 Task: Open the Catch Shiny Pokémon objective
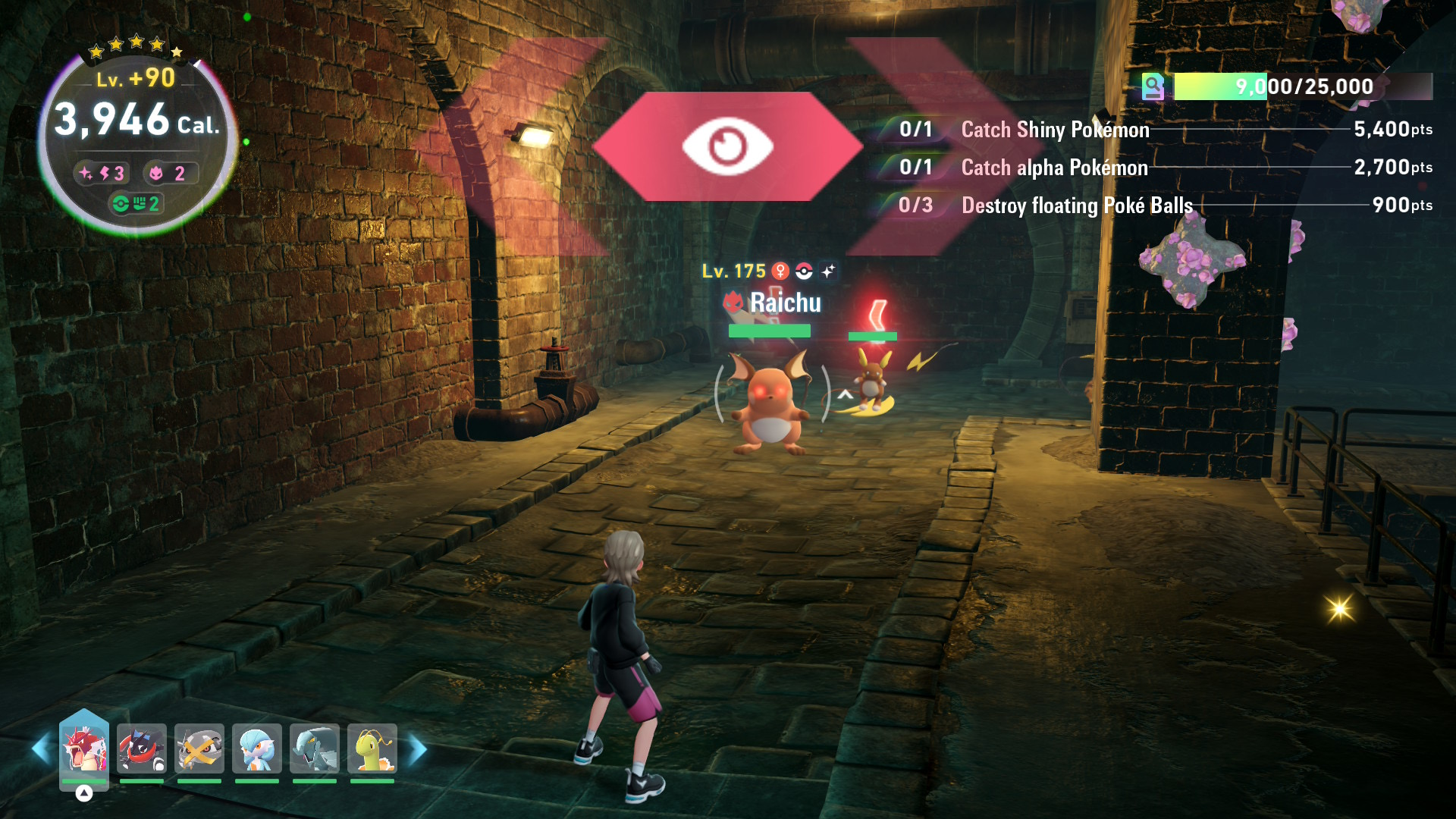pos(1054,130)
